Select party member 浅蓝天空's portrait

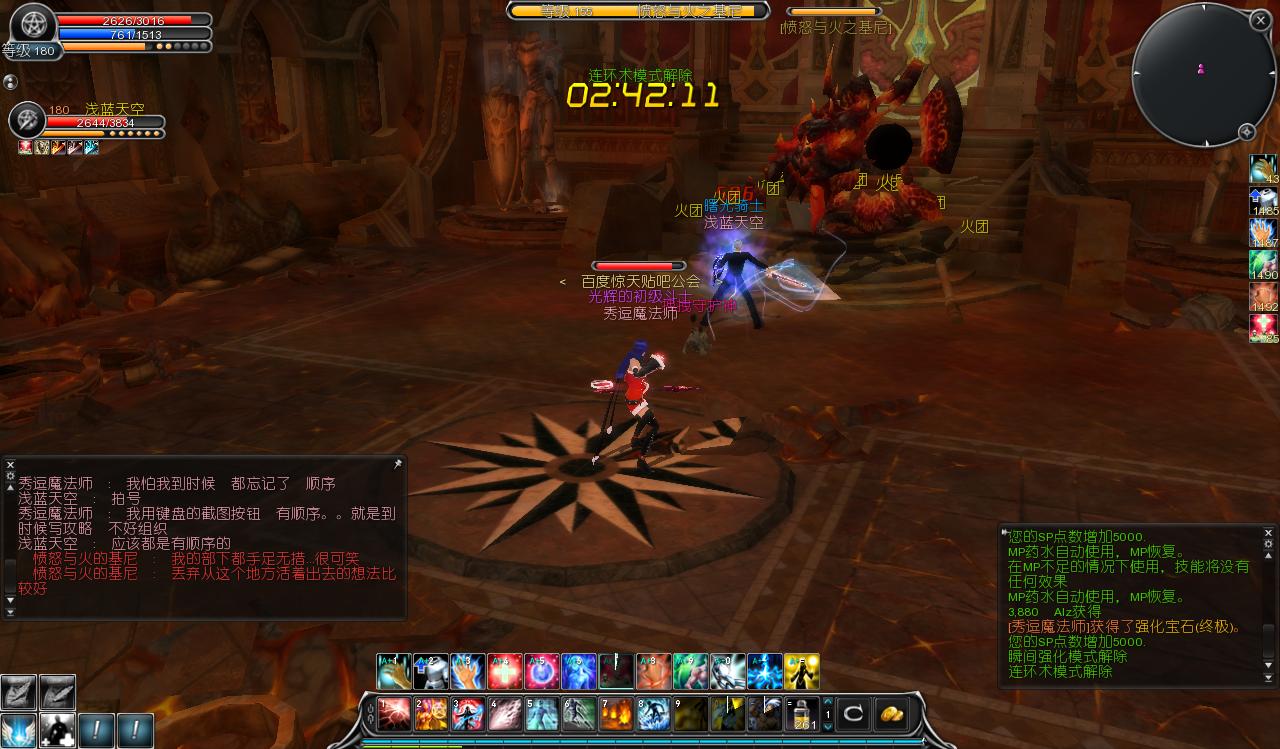(26, 121)
